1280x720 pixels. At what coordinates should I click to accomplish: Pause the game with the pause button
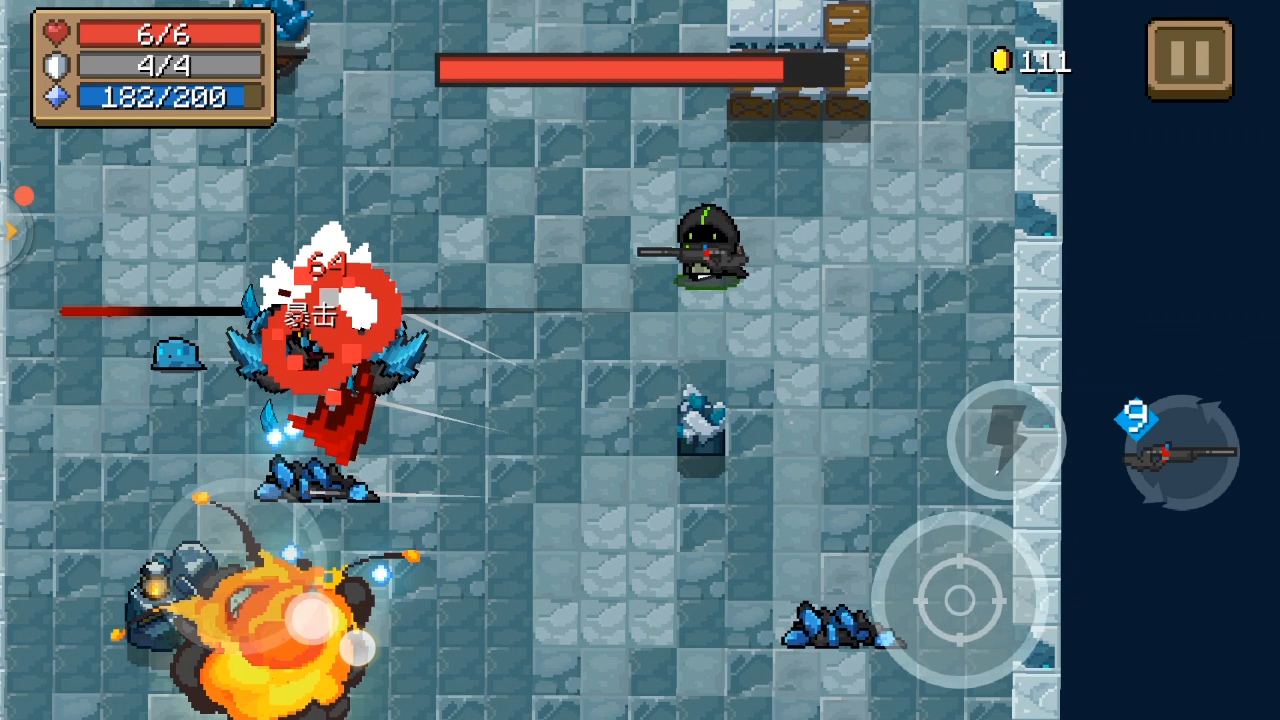(x=1189, y=59)
